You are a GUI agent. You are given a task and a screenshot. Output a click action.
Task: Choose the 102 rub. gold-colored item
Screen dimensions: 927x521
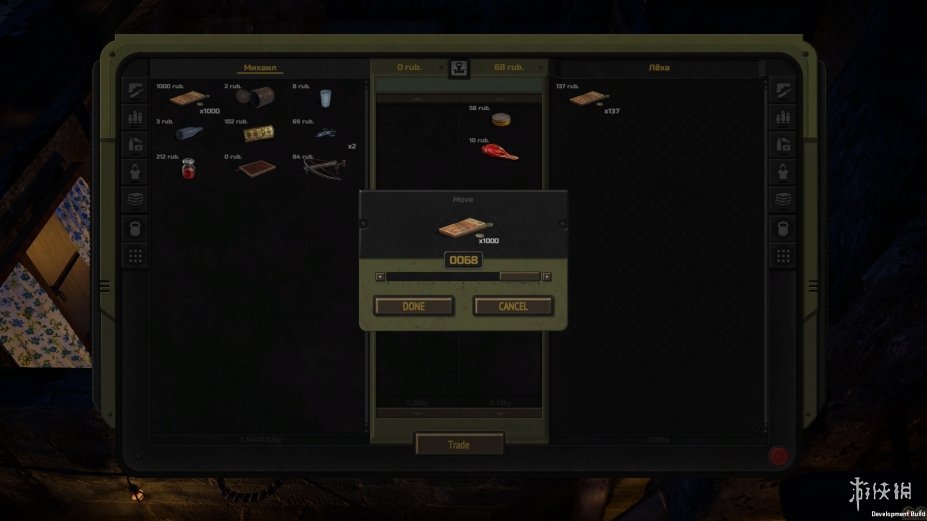[260, 133]
